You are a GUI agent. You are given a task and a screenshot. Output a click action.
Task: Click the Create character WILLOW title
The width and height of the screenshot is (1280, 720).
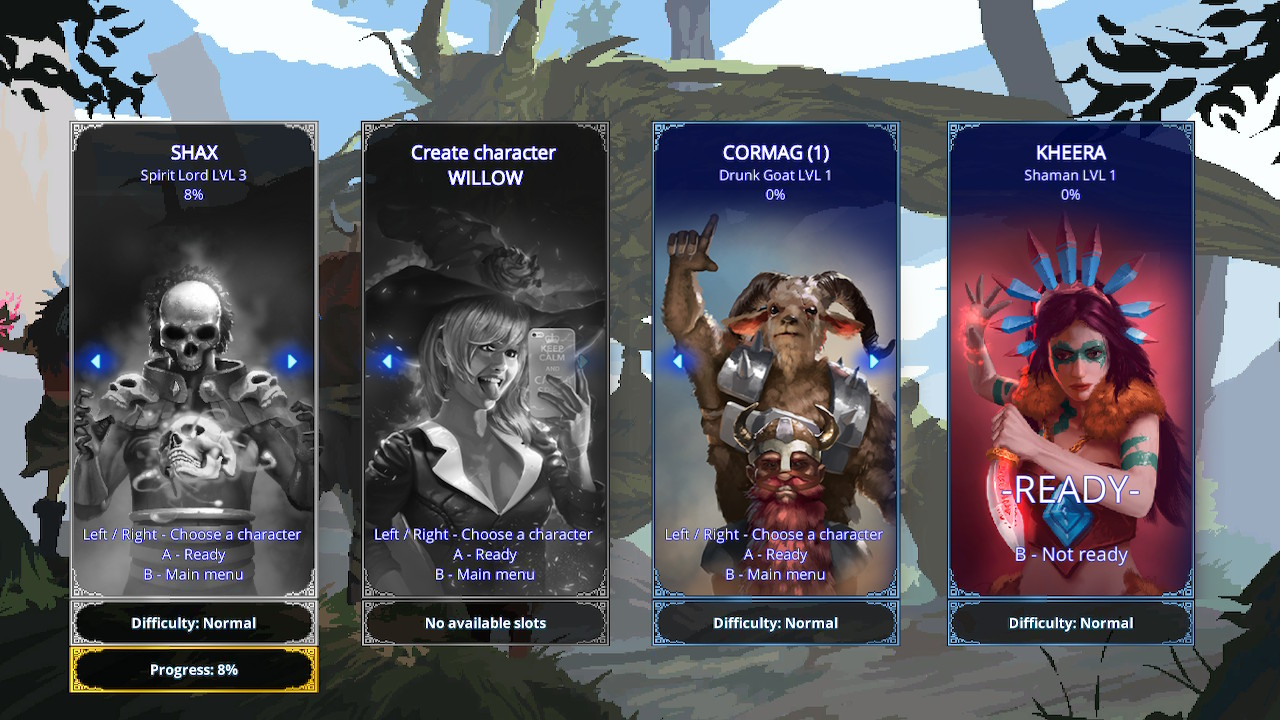pos(485,165)
